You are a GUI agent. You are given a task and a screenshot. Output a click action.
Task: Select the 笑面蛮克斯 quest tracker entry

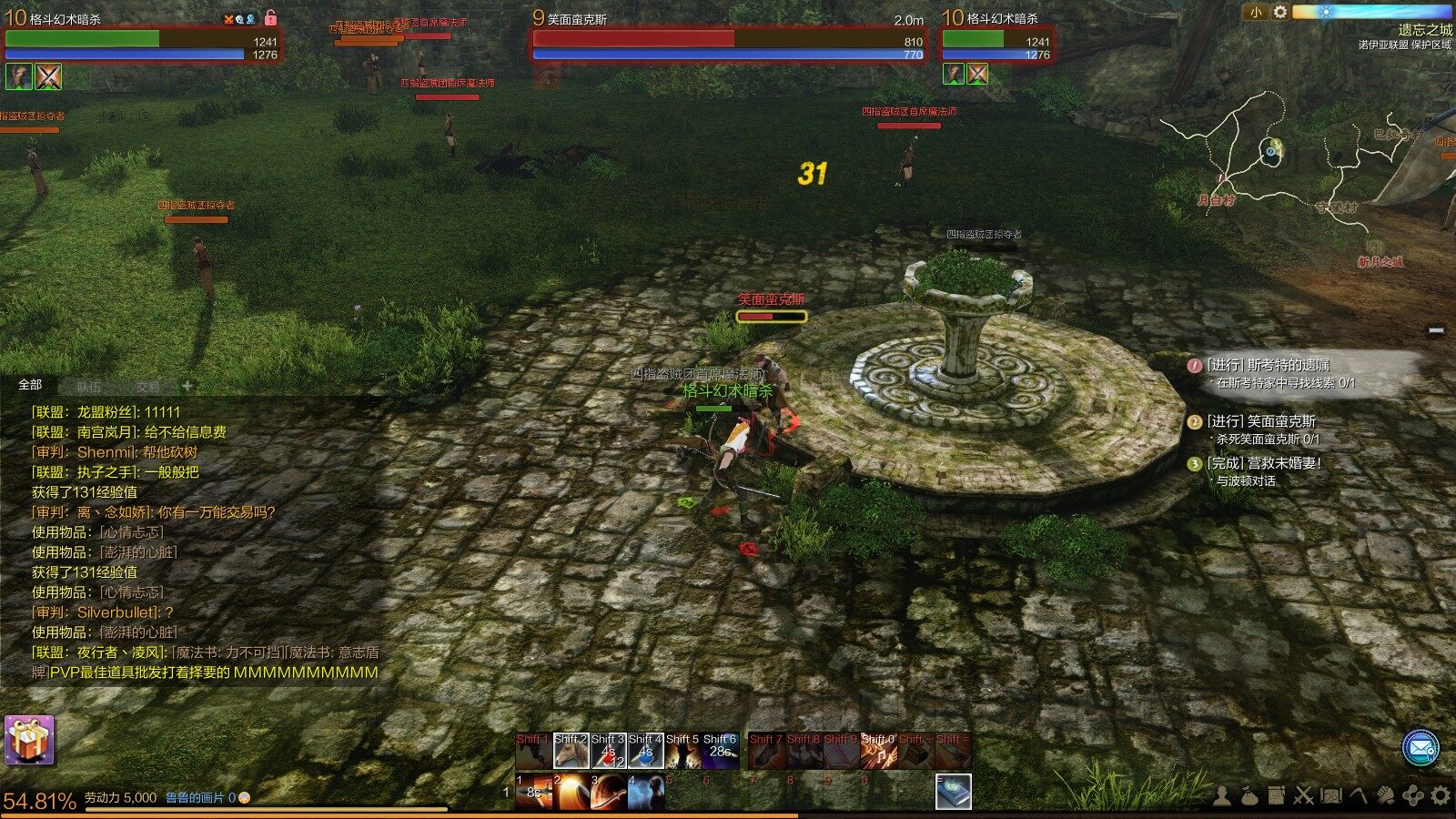tap(1260, 421)
